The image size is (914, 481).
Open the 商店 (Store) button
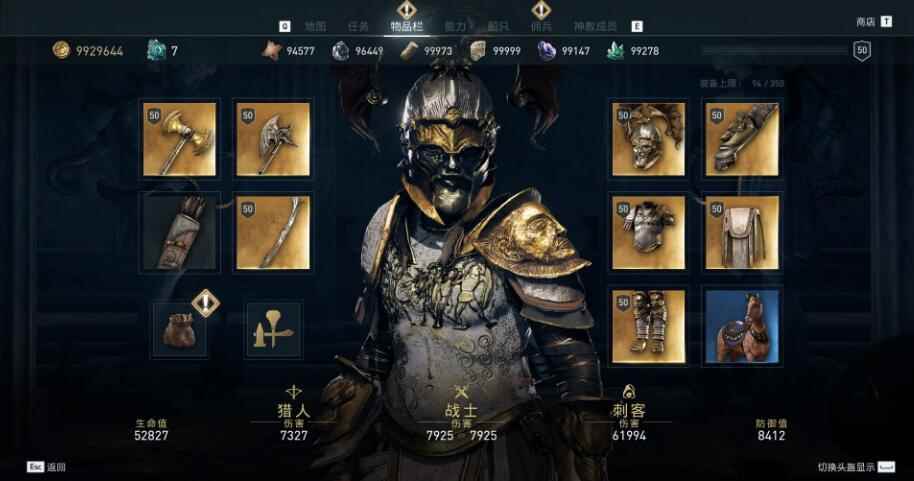[x=866, y=22]
